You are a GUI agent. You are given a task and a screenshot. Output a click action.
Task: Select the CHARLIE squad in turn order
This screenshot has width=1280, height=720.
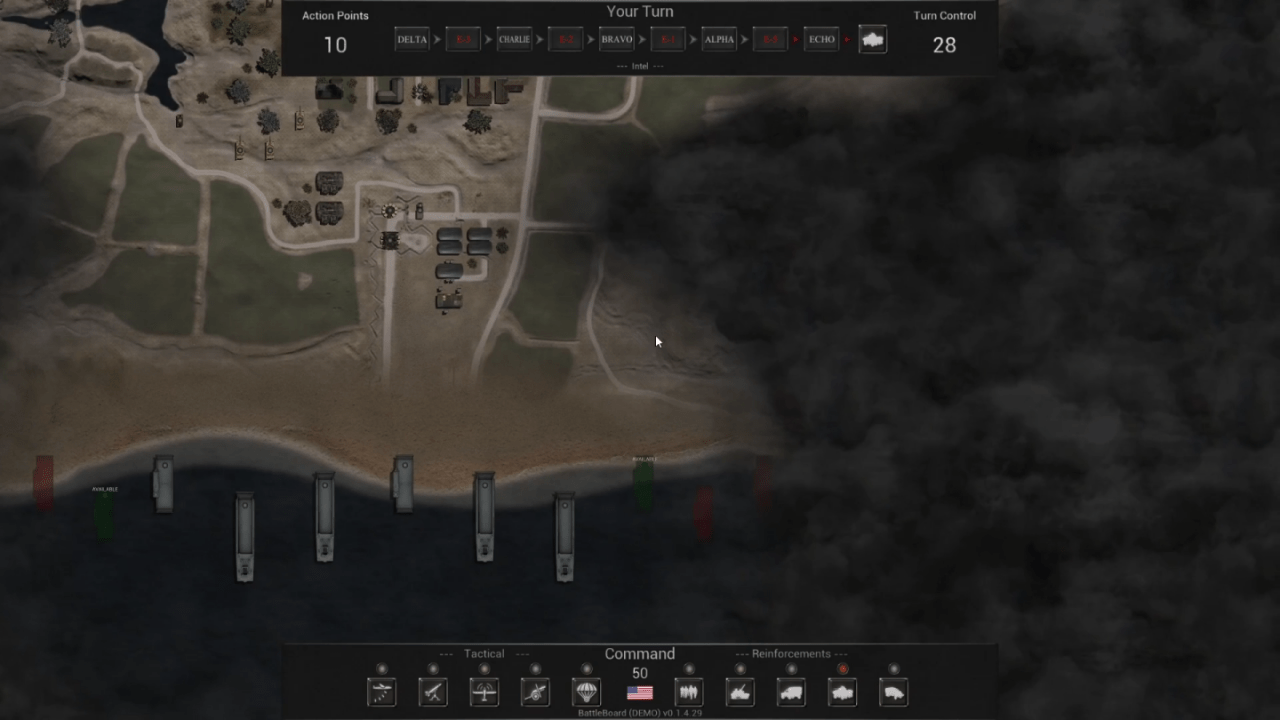pos(514,40)
